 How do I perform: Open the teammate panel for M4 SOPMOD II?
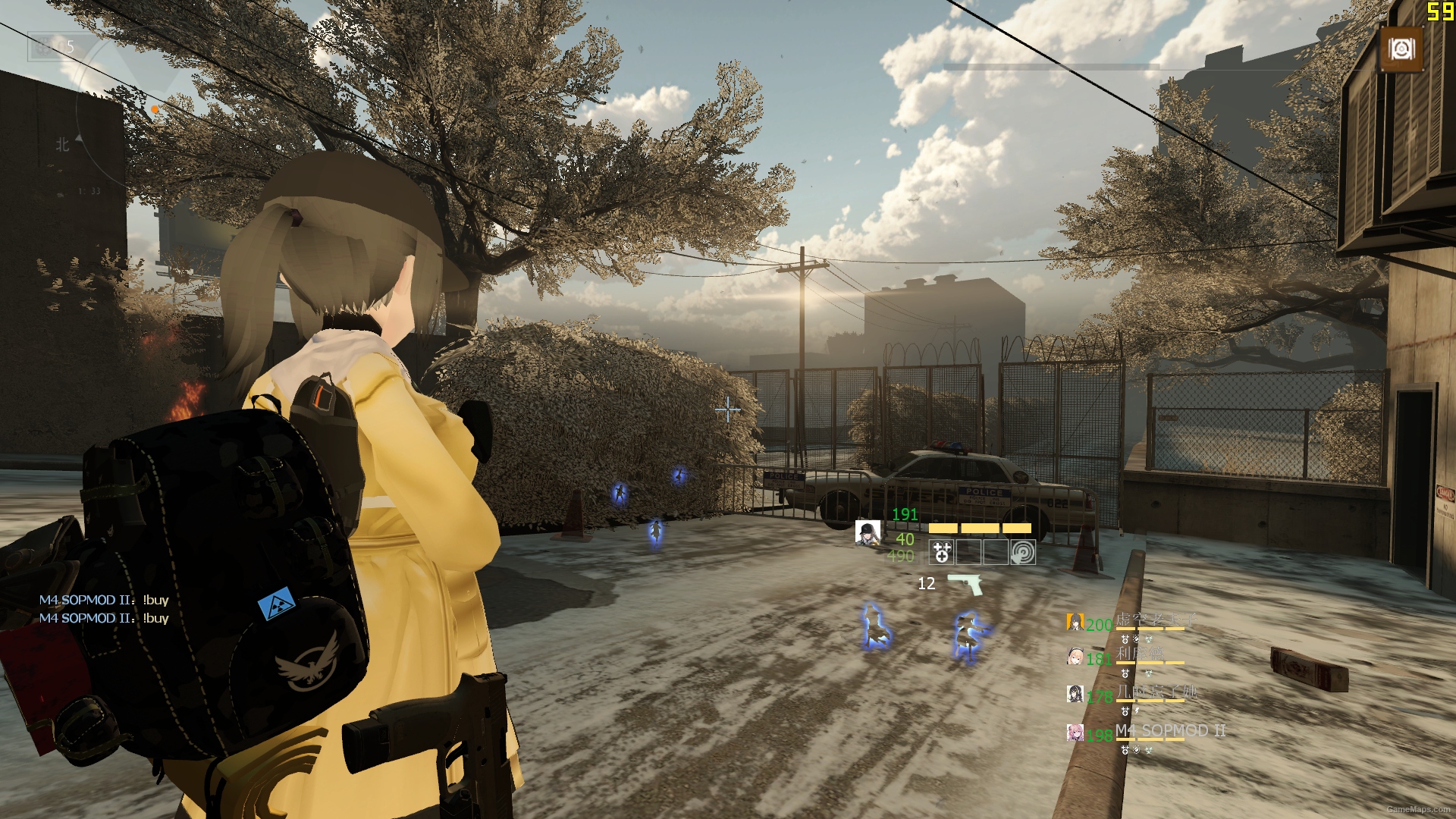[1075, 733]
